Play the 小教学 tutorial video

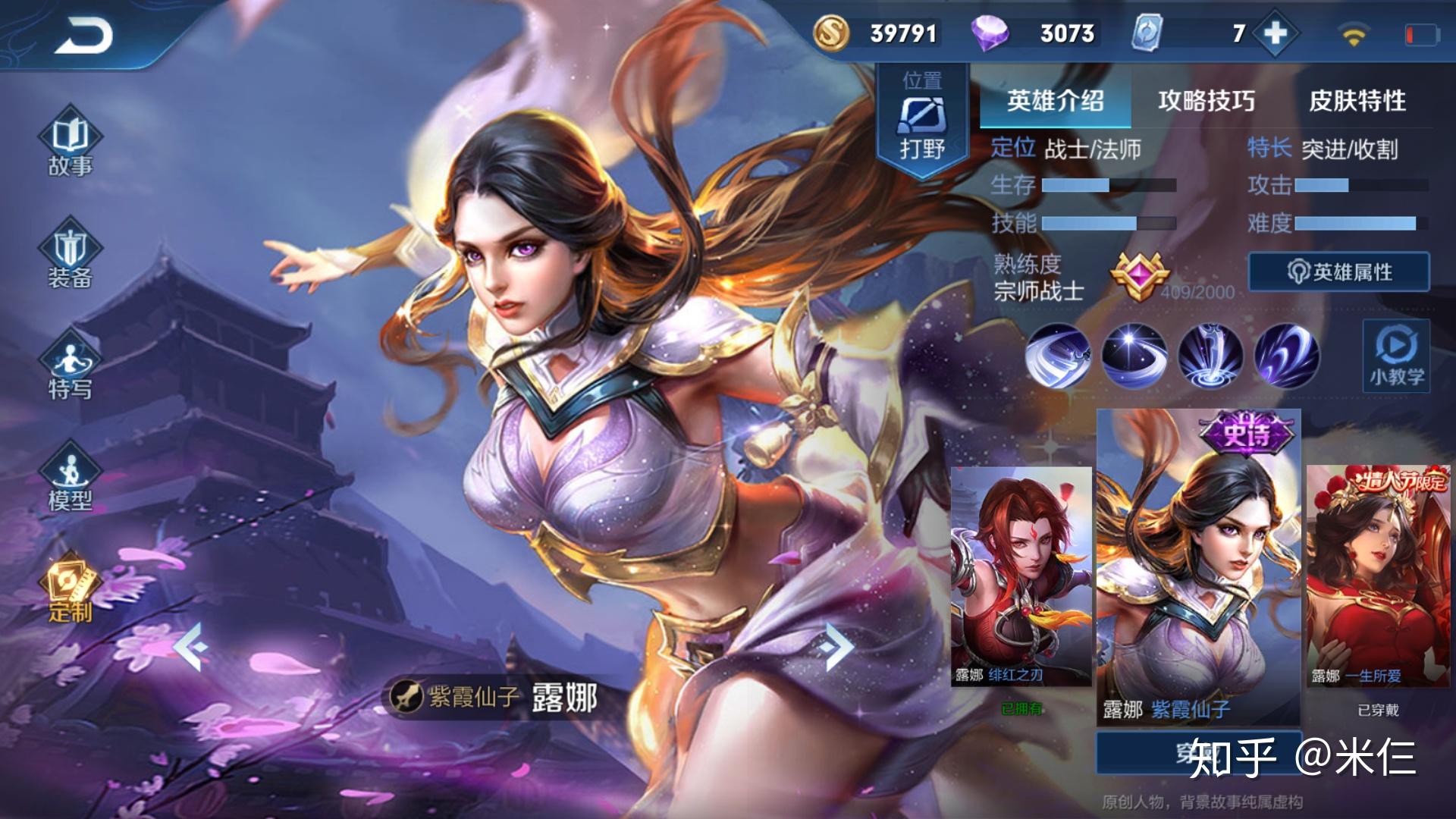tap(1396, 356)
